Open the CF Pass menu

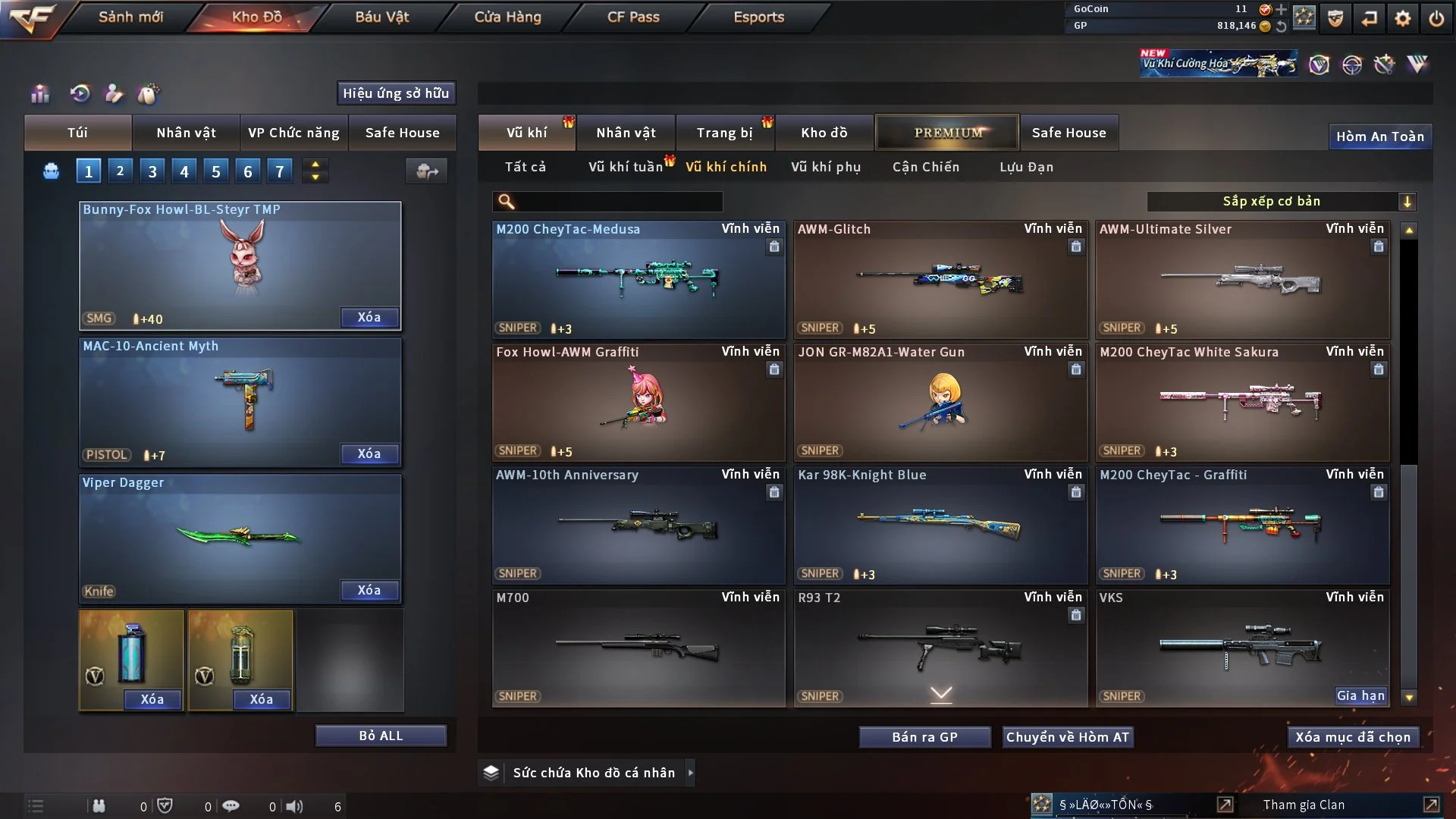coord(633,17)
